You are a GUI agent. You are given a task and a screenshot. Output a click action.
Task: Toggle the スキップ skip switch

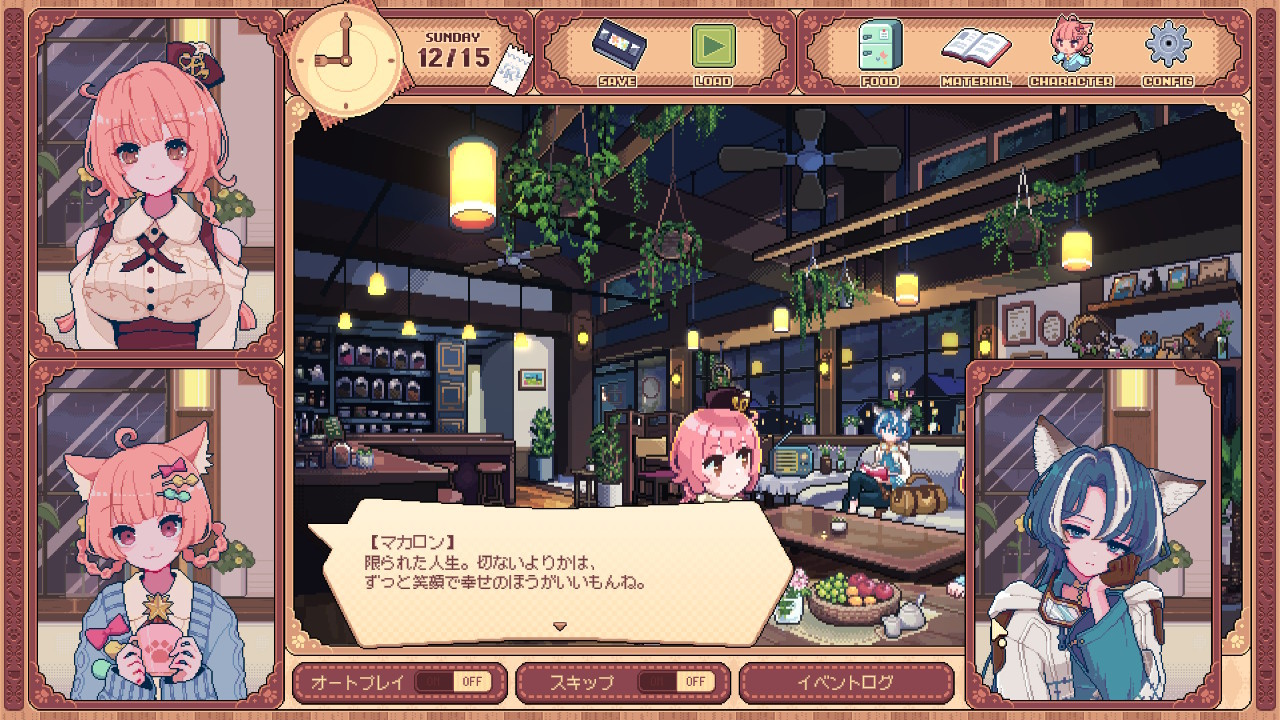677,682
